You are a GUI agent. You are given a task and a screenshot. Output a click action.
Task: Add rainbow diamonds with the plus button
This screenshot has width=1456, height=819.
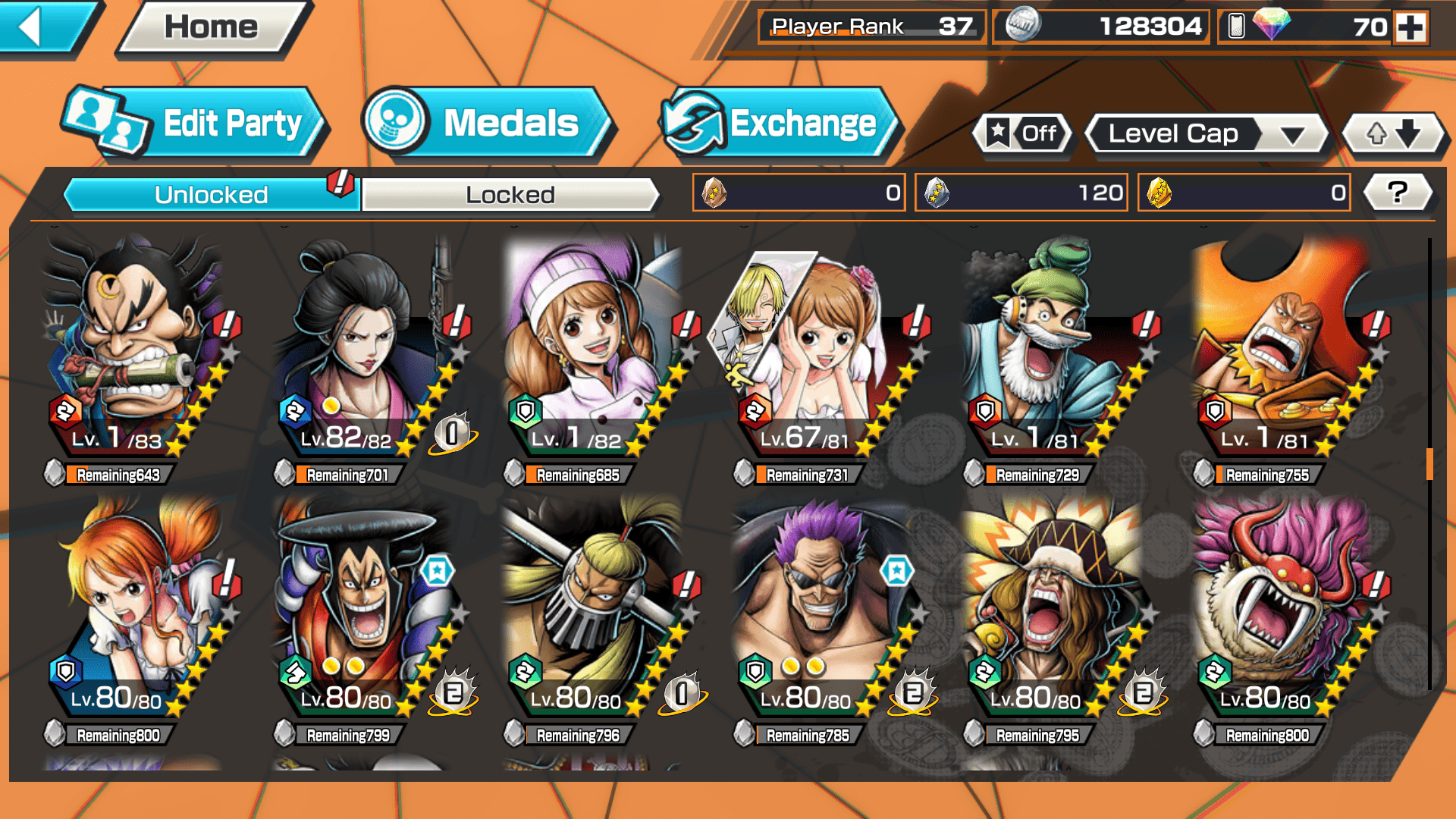1410,28
